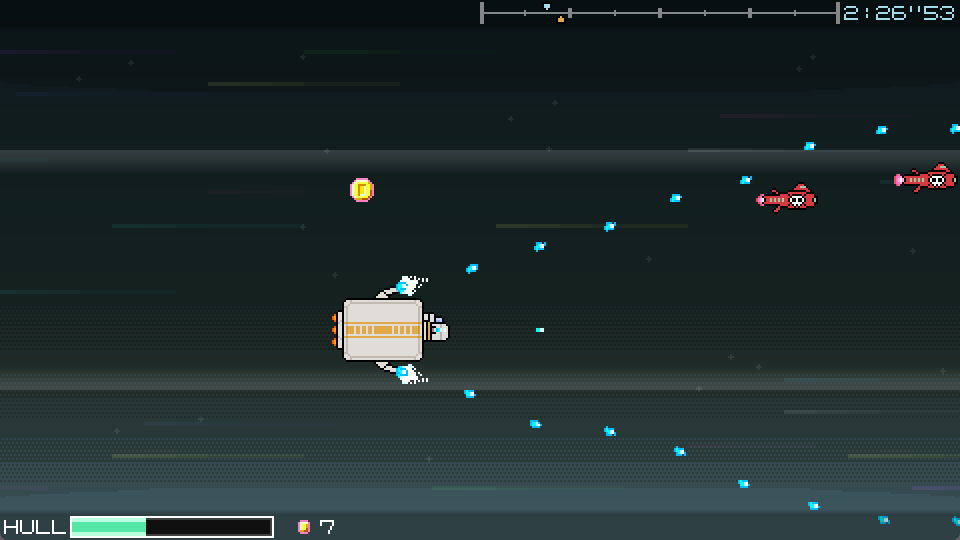The height and width of the screenshot is (540, 960).
Task: Click the level progress track
Action: pyautogui.click(x=659, y=13)
